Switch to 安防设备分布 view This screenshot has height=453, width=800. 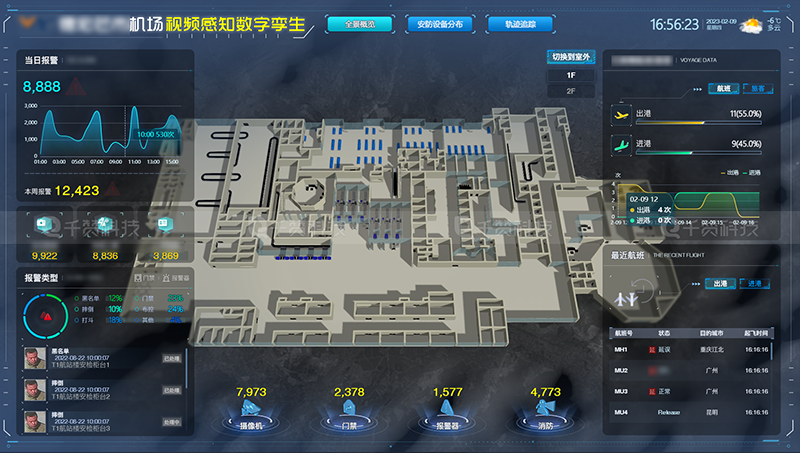[x=440, y=23]
